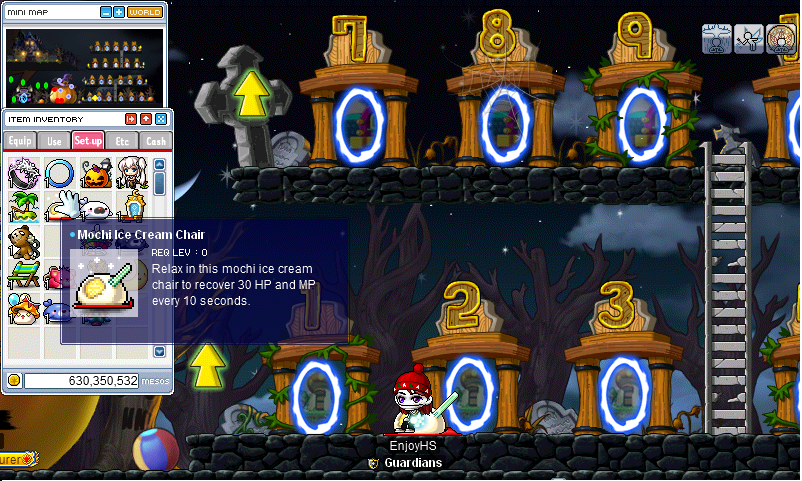
Task: Choose the brown monkey chair item
Action: click(23, 241)
